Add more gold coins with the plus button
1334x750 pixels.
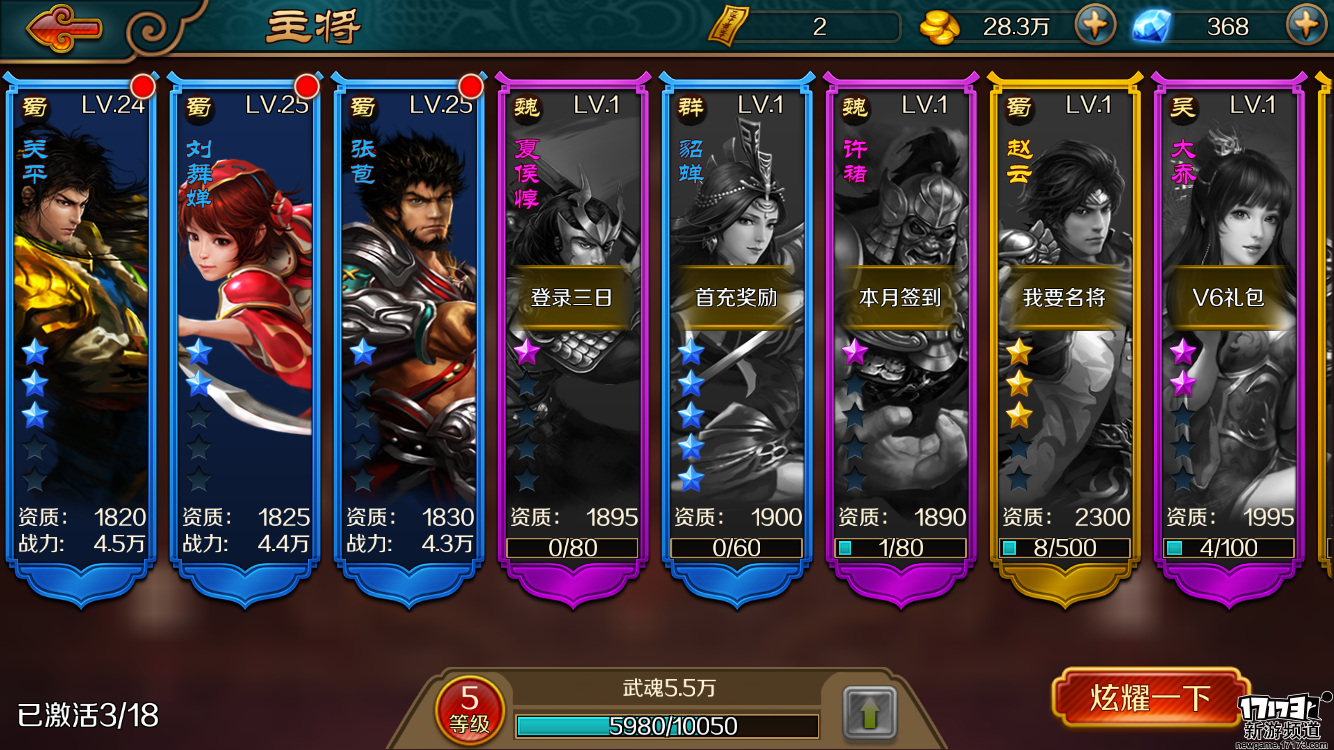tap(1095, 26)
